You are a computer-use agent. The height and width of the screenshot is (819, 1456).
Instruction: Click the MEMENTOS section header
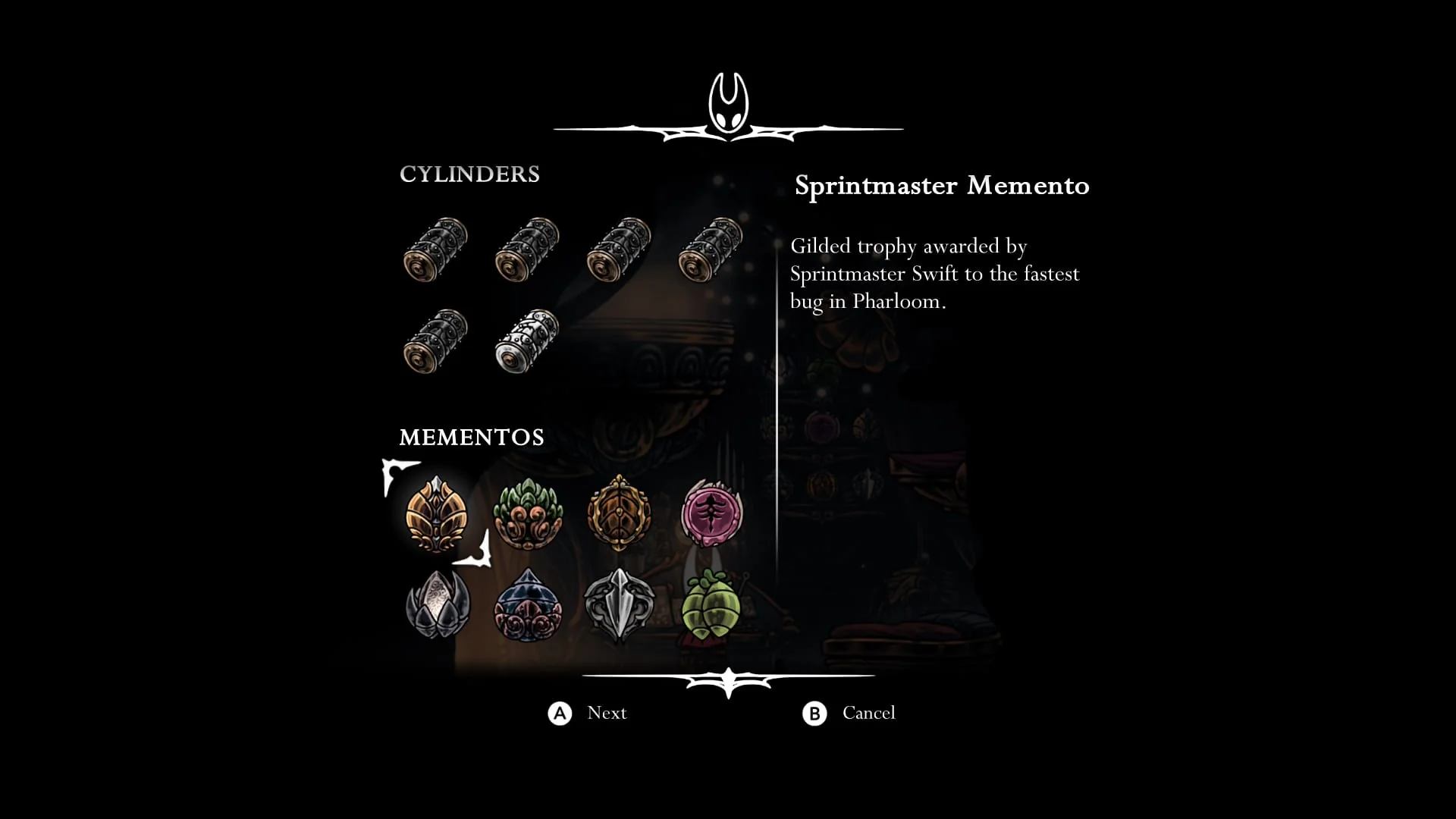click(472, 437)
